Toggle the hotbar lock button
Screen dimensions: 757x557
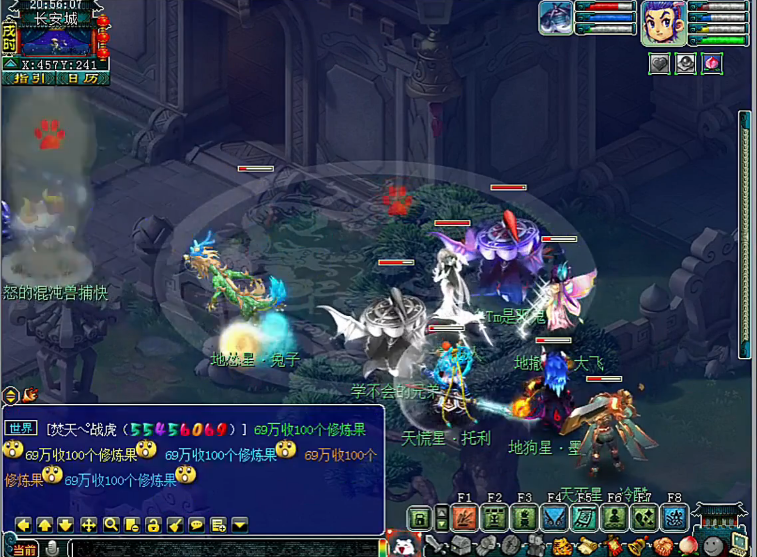click(420, 518)
